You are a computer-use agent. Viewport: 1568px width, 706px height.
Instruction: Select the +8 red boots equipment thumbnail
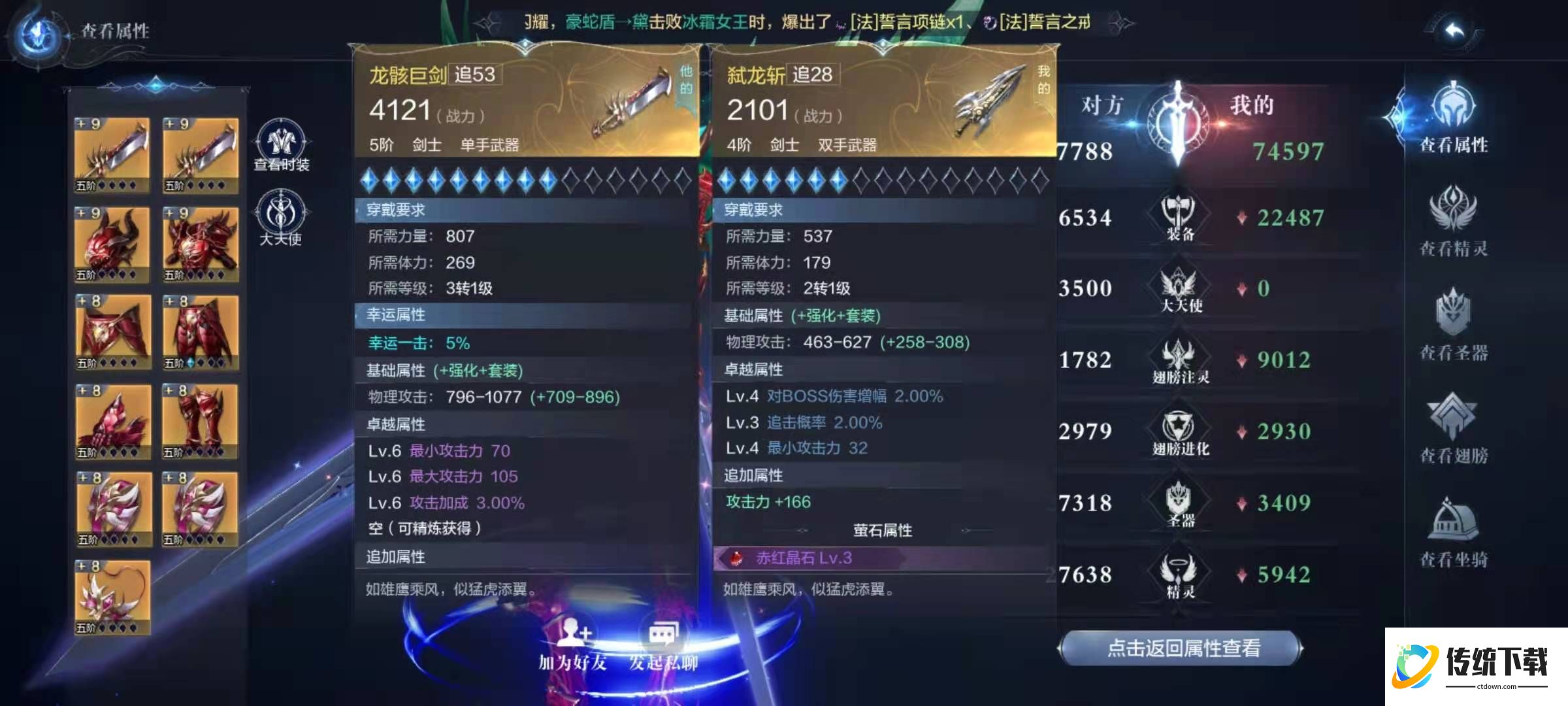[199, 422]
